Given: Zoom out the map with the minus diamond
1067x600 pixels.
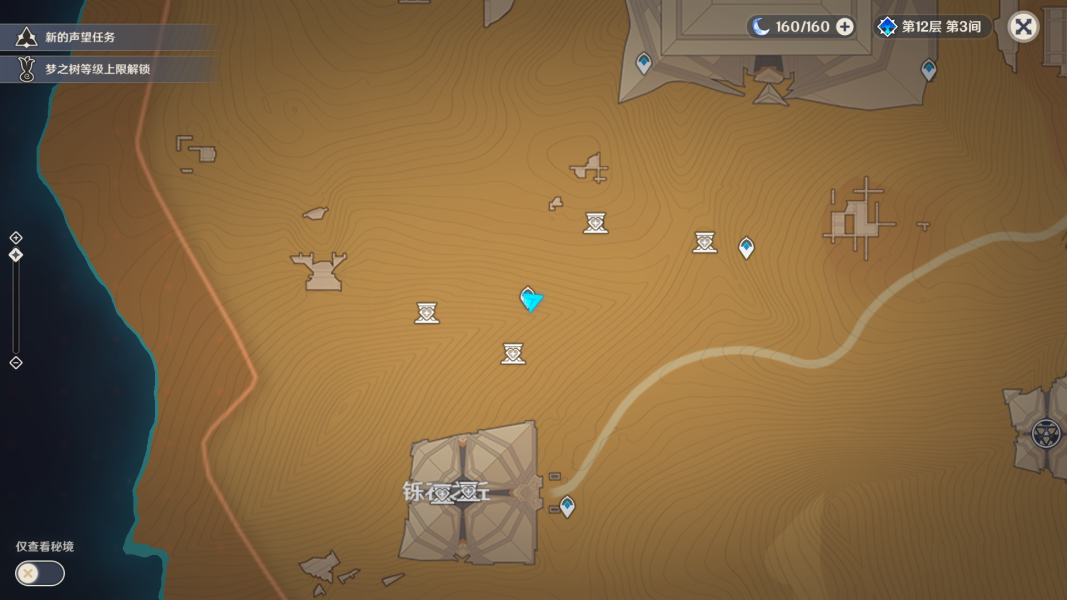Looking at the screenshot, I should pyautogui.click(x=16, y=363).
